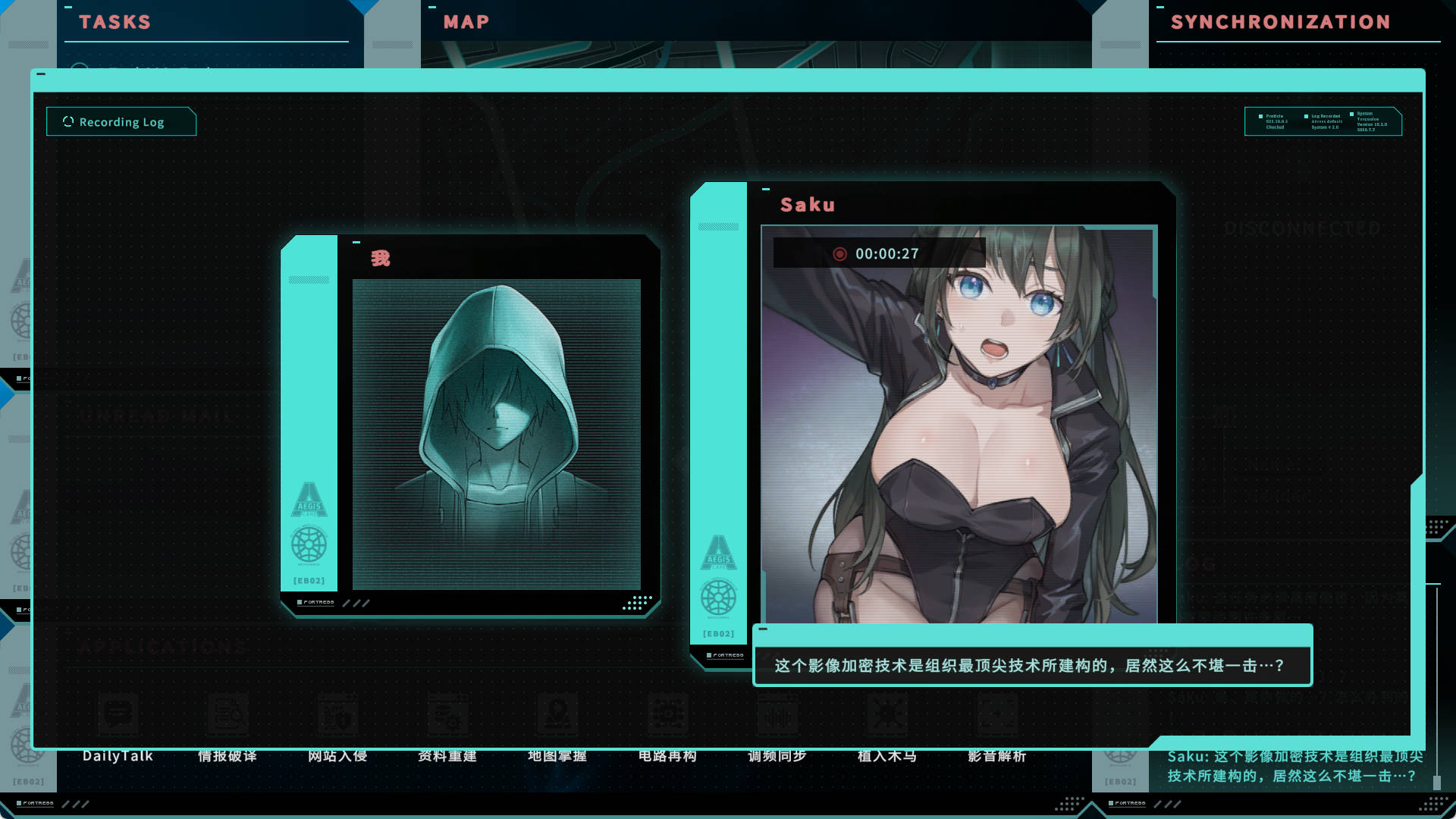
Task: Select Saku's video recording feed
Action: [x=959, y=425]
